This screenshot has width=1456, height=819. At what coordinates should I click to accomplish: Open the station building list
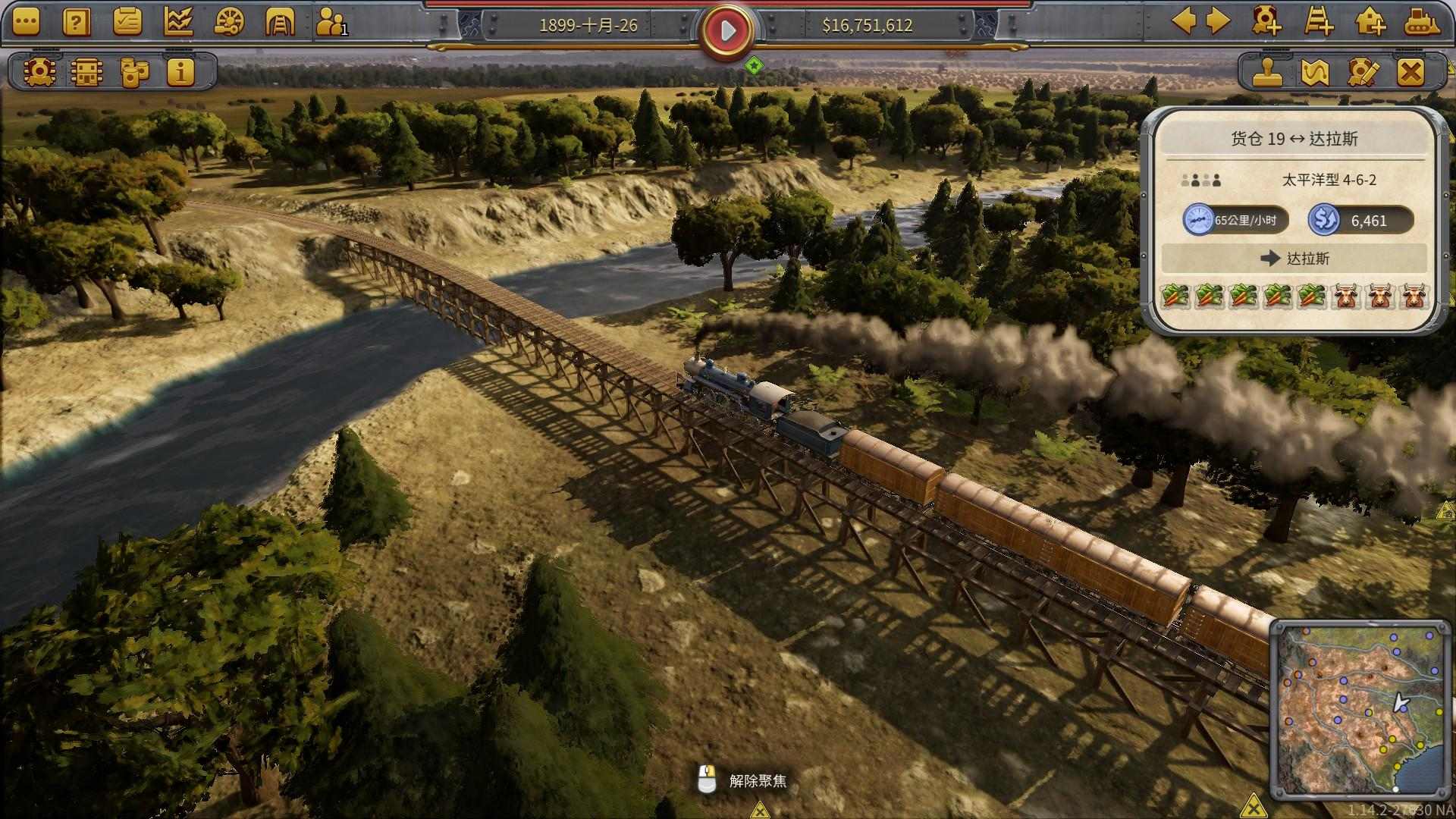(86, 72)
